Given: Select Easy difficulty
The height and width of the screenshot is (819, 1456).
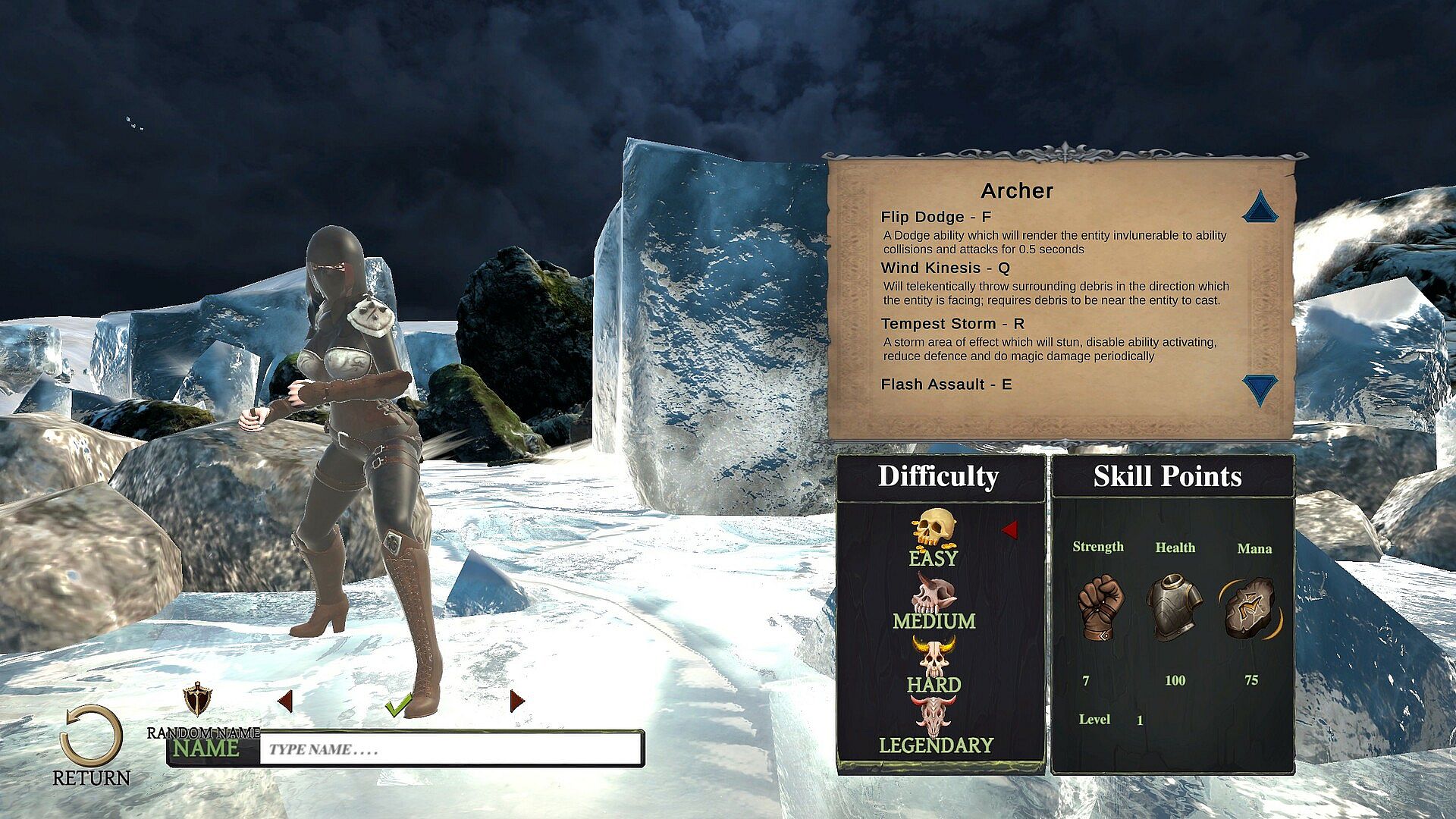Looking at the screenshot, I should pos(934,538).
